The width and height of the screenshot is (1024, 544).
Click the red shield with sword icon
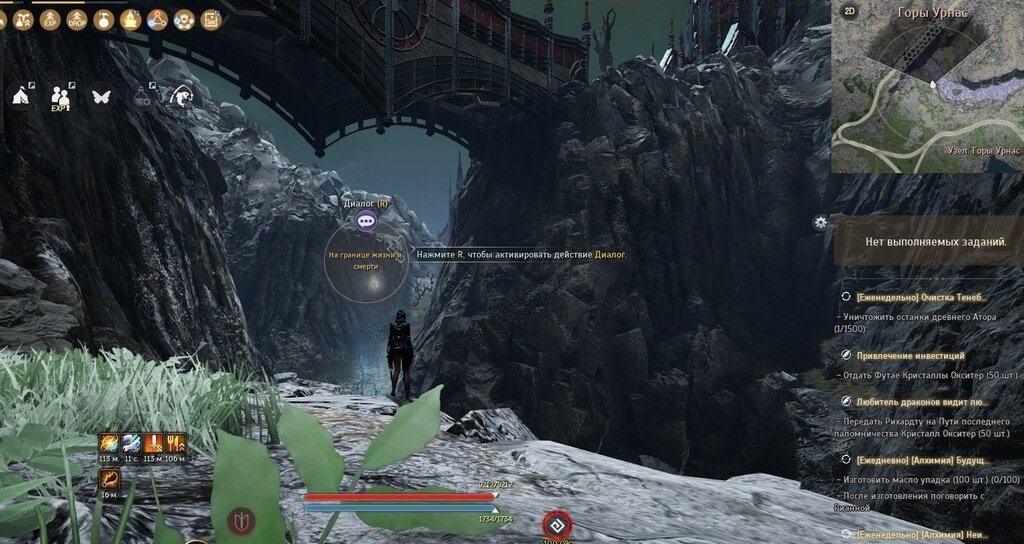[241, 522]
